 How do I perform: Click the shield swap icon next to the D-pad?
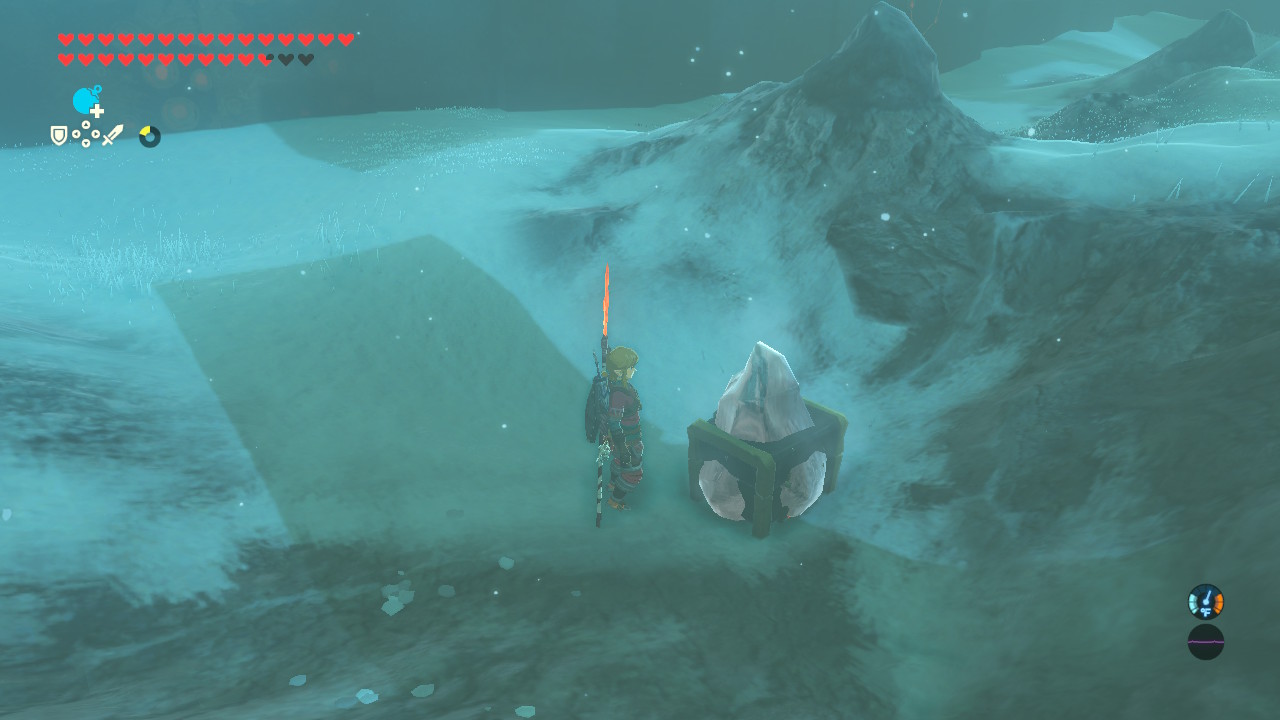coord(57,133)
